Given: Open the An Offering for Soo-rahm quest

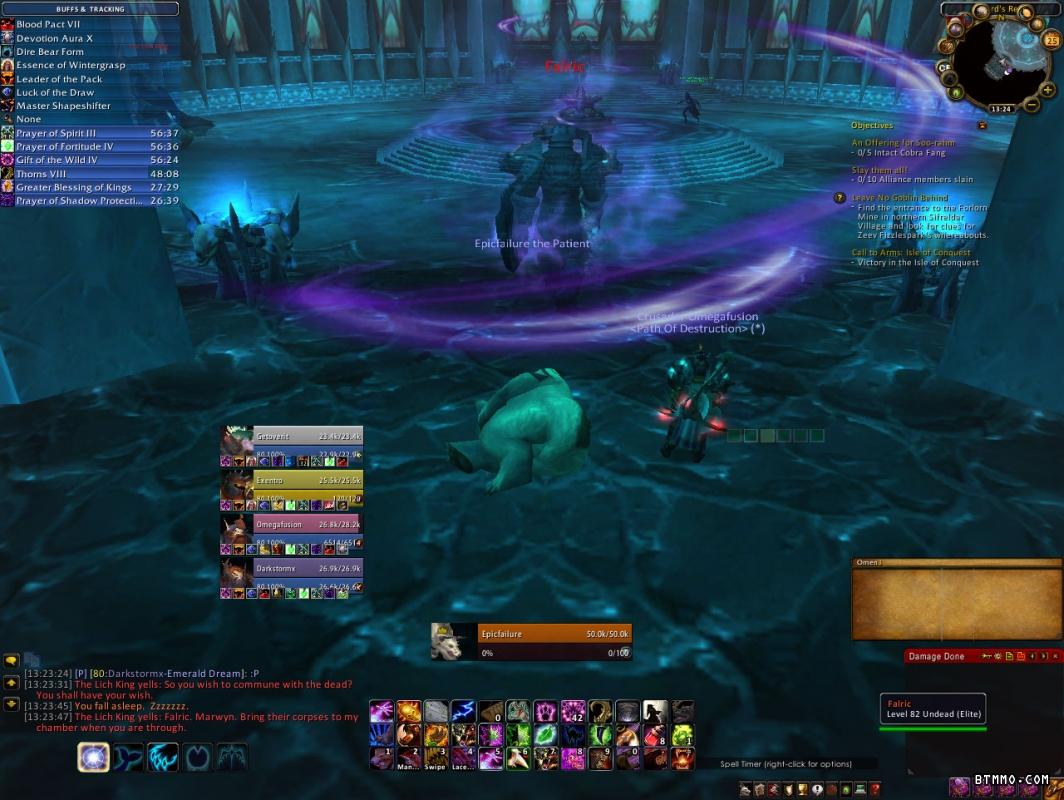Looking at the screenshot, I should tap(903, 143).
